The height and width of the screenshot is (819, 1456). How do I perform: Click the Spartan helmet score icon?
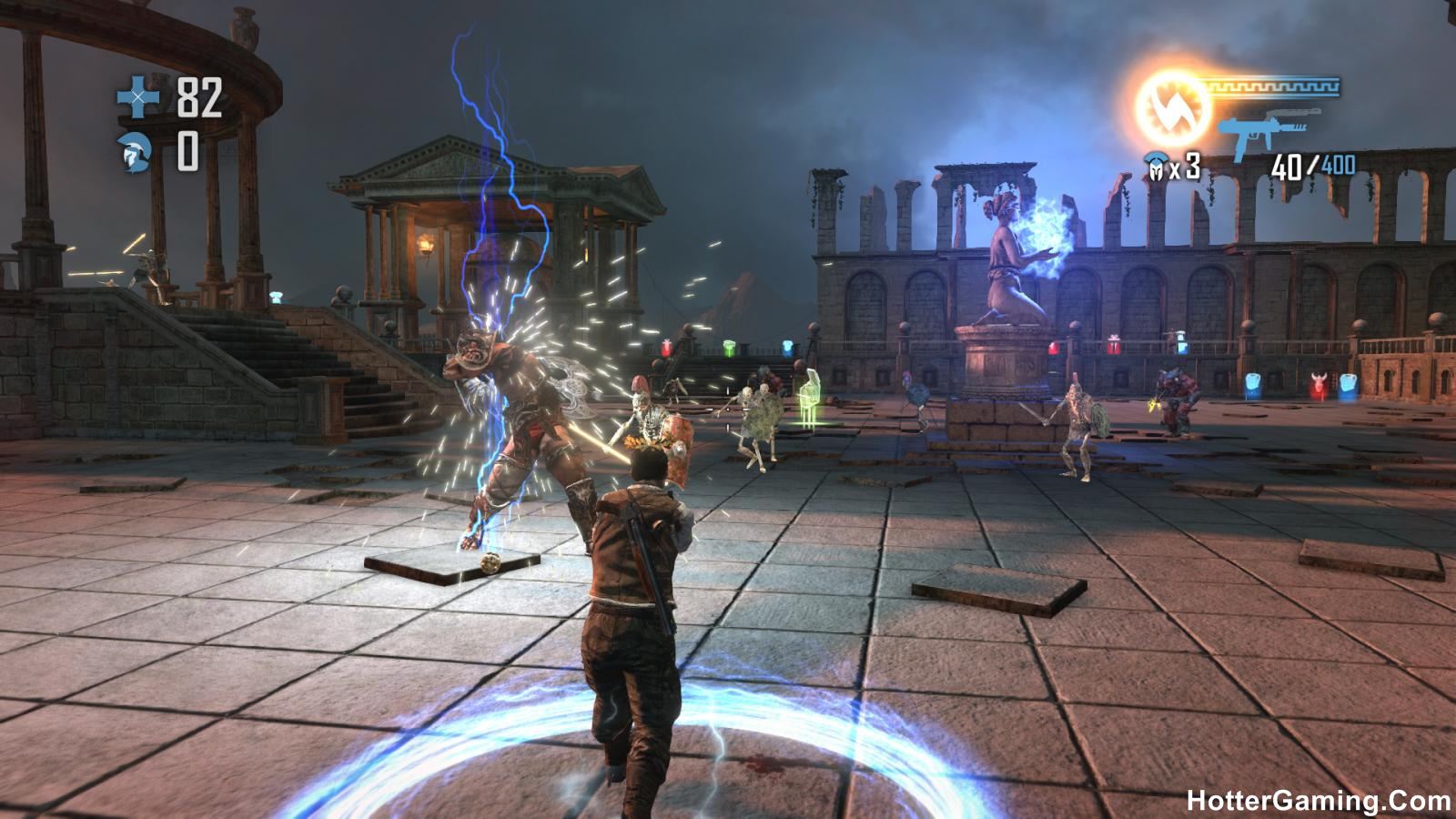point(133,150)
